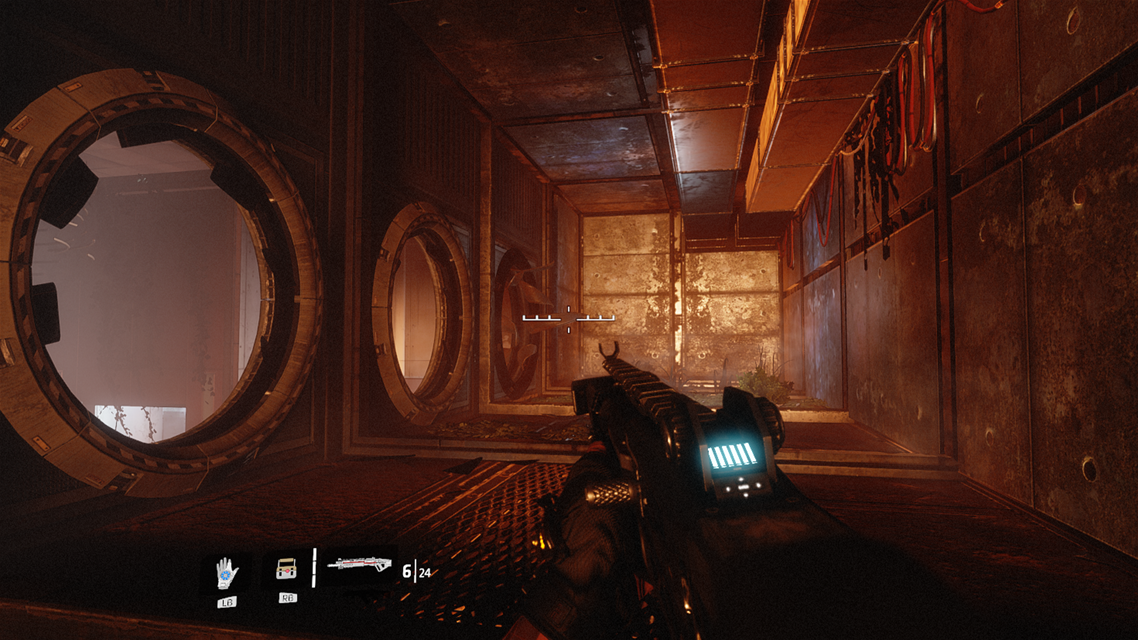Select the glove hand ability icon
The image size is (1138, 640).
(x=227, y=572)
